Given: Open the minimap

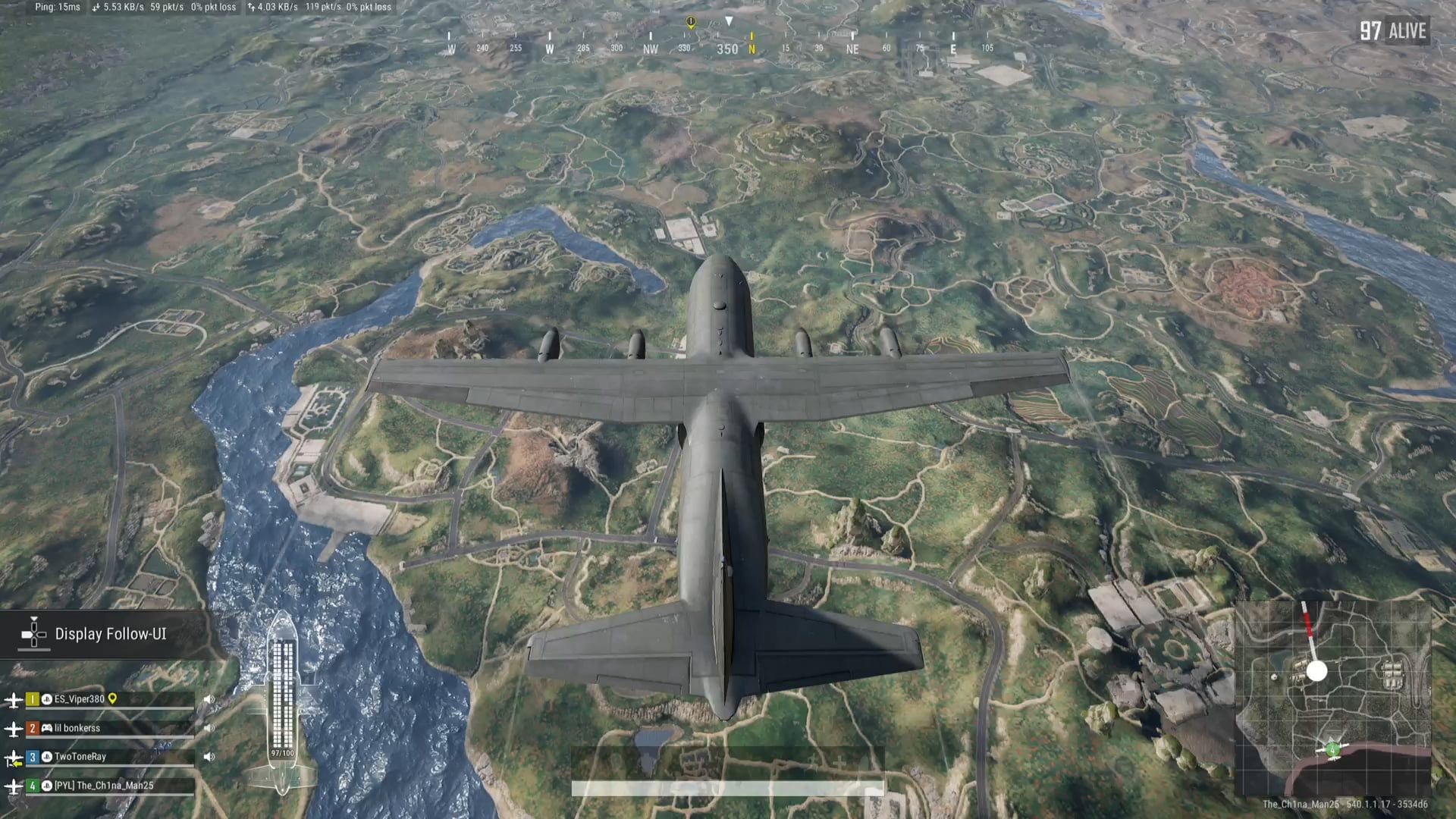Looking at the screenshot, I should click(x=1332, y=698).
